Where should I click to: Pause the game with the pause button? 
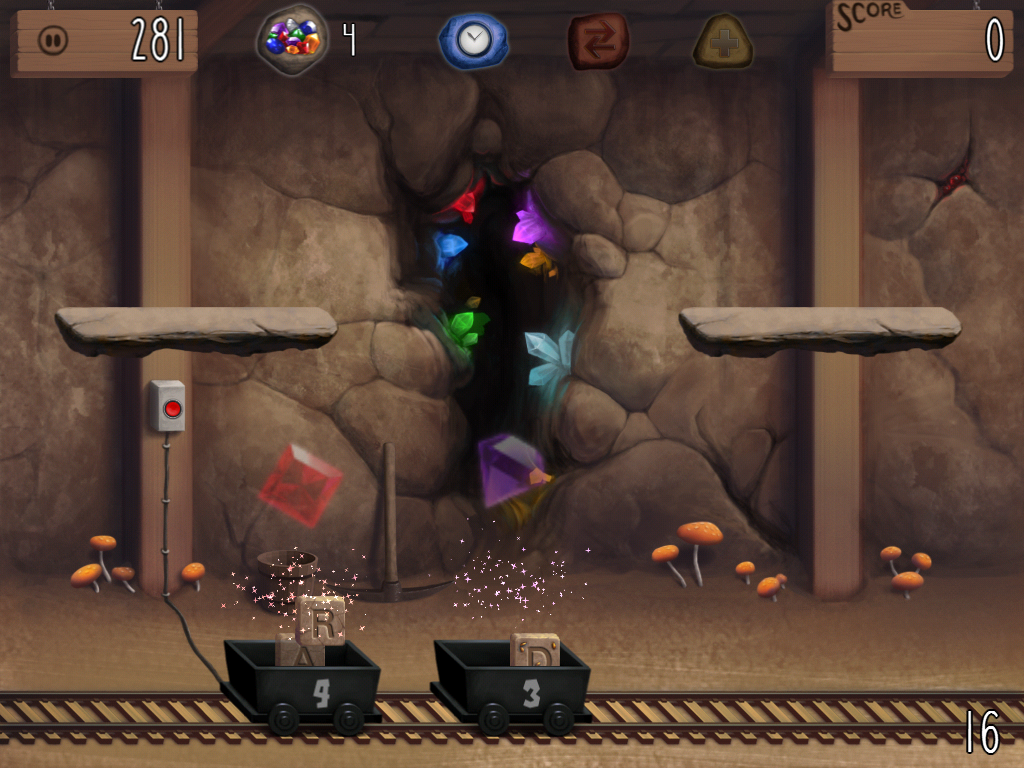[53, 40]
